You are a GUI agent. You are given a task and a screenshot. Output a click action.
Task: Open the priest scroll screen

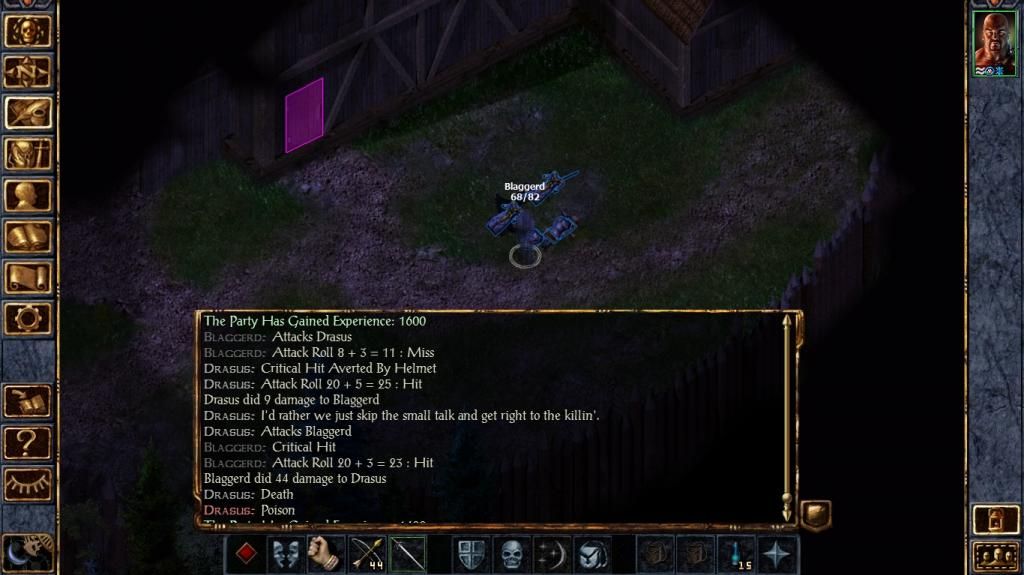pos(28,277)
